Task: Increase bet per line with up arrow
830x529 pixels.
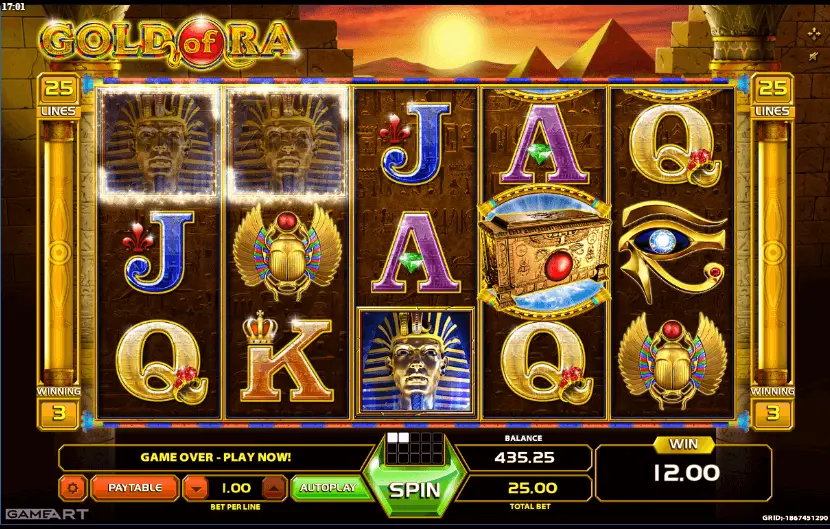Action: (x=272, y=488)
